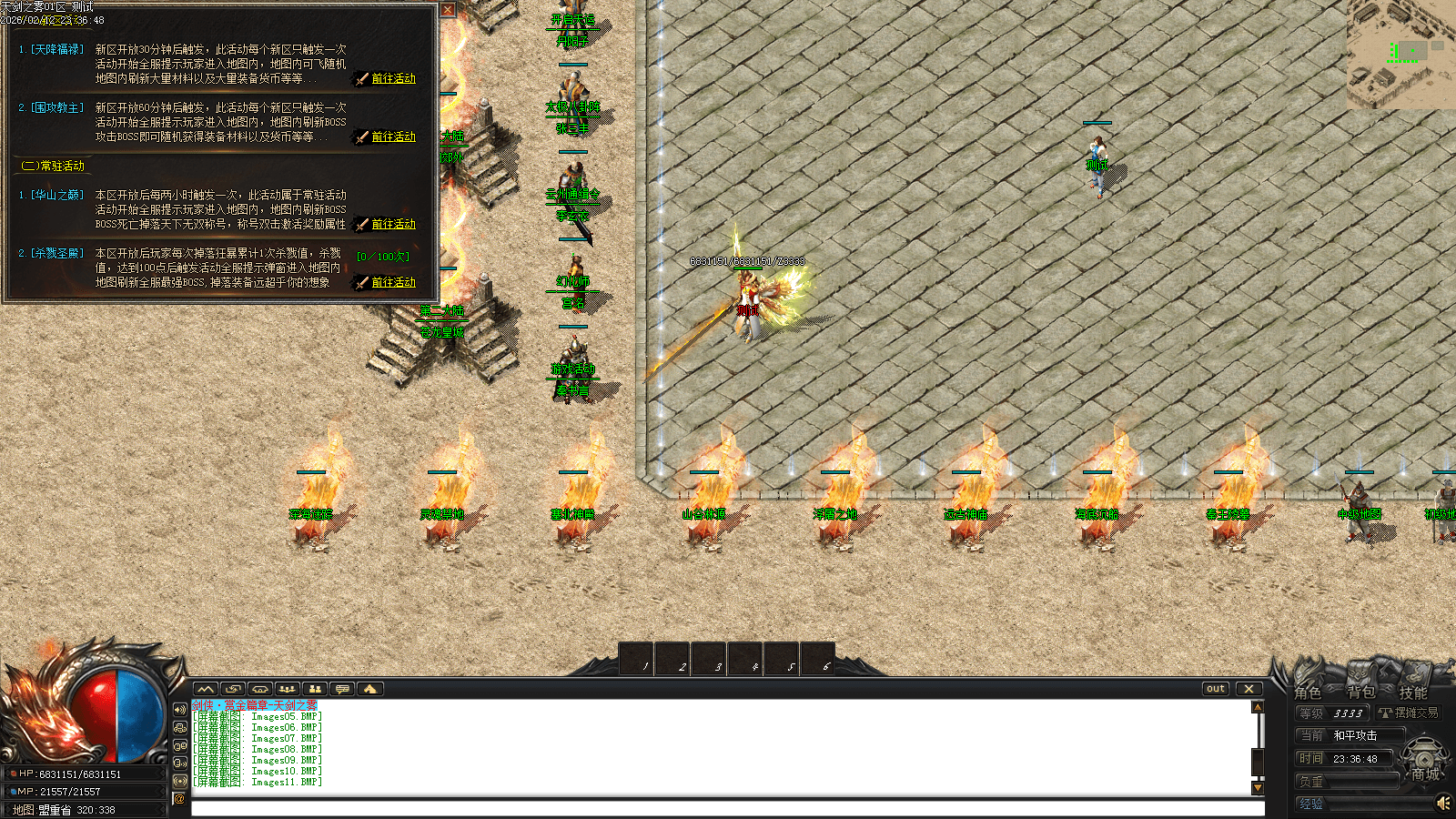Click the 'out' button above chat
The width and height of the screenshot is (1456, 819).
(x=1216, y=689)
